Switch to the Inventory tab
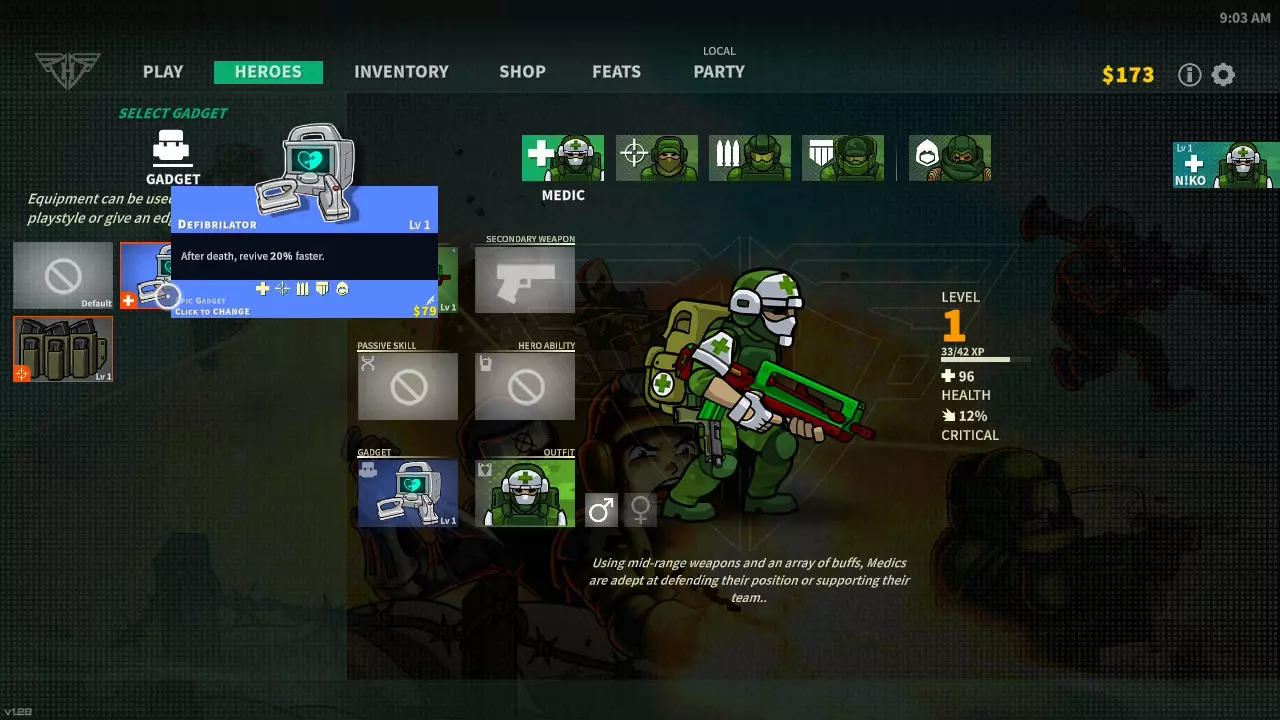This screenshot has height=720, width=1280. 401,72
